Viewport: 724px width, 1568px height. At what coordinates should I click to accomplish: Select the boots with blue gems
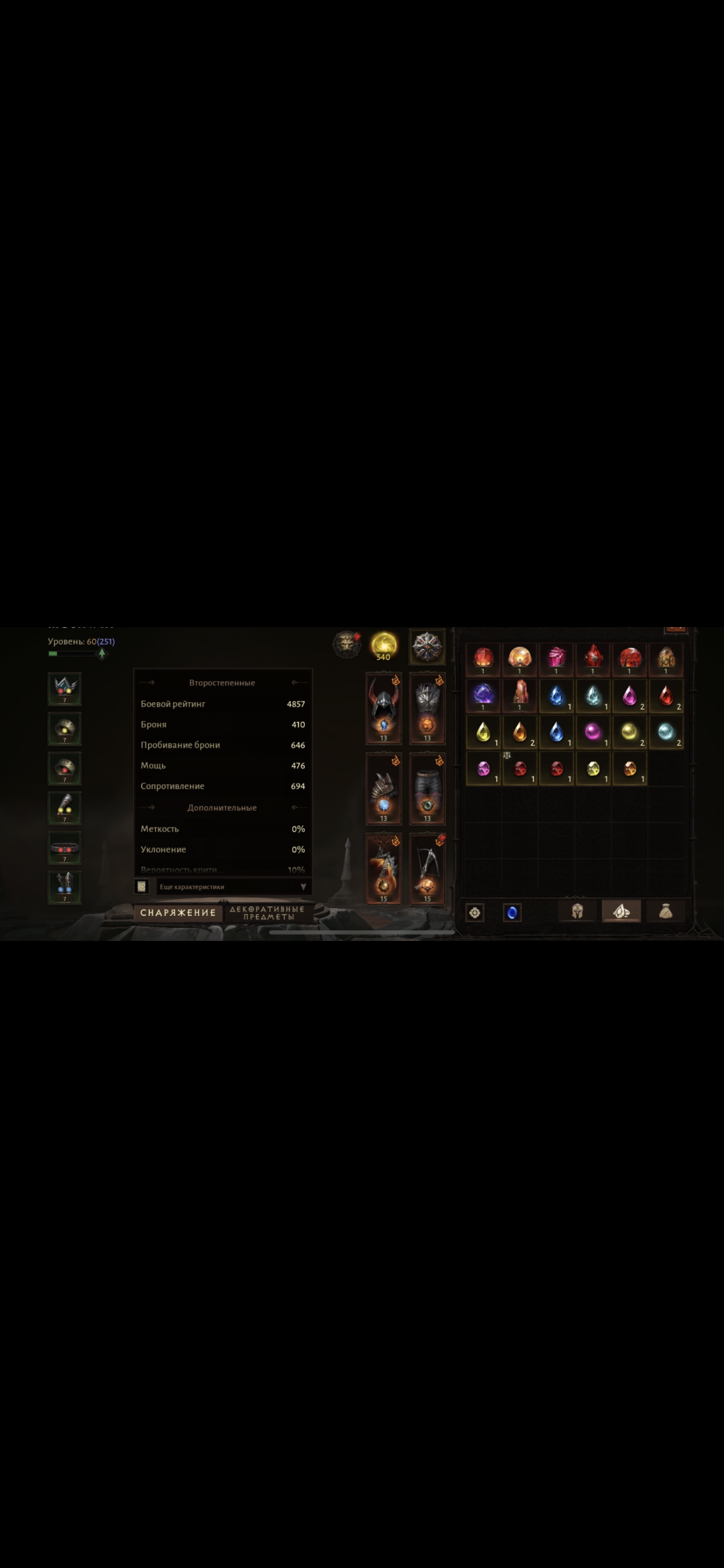(x=65, y=887)
